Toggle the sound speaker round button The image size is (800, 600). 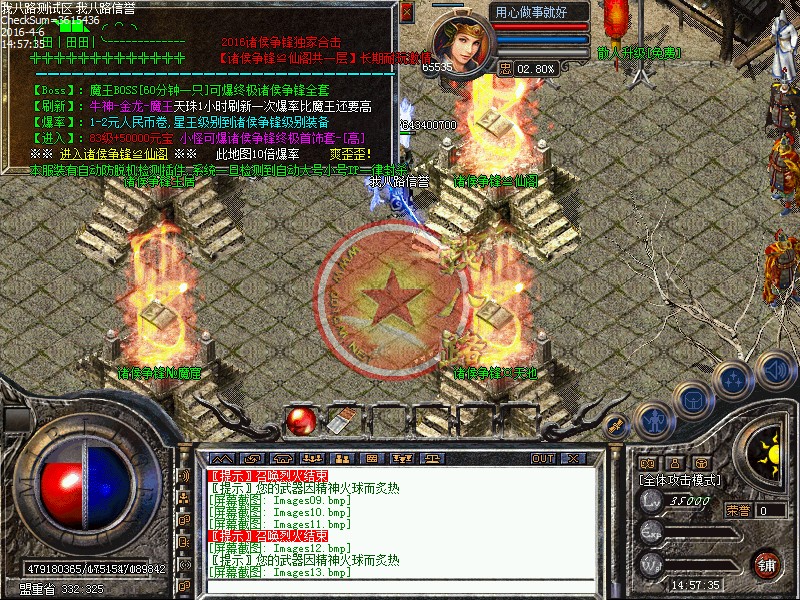pyautogui.click(x=774, y=371)
